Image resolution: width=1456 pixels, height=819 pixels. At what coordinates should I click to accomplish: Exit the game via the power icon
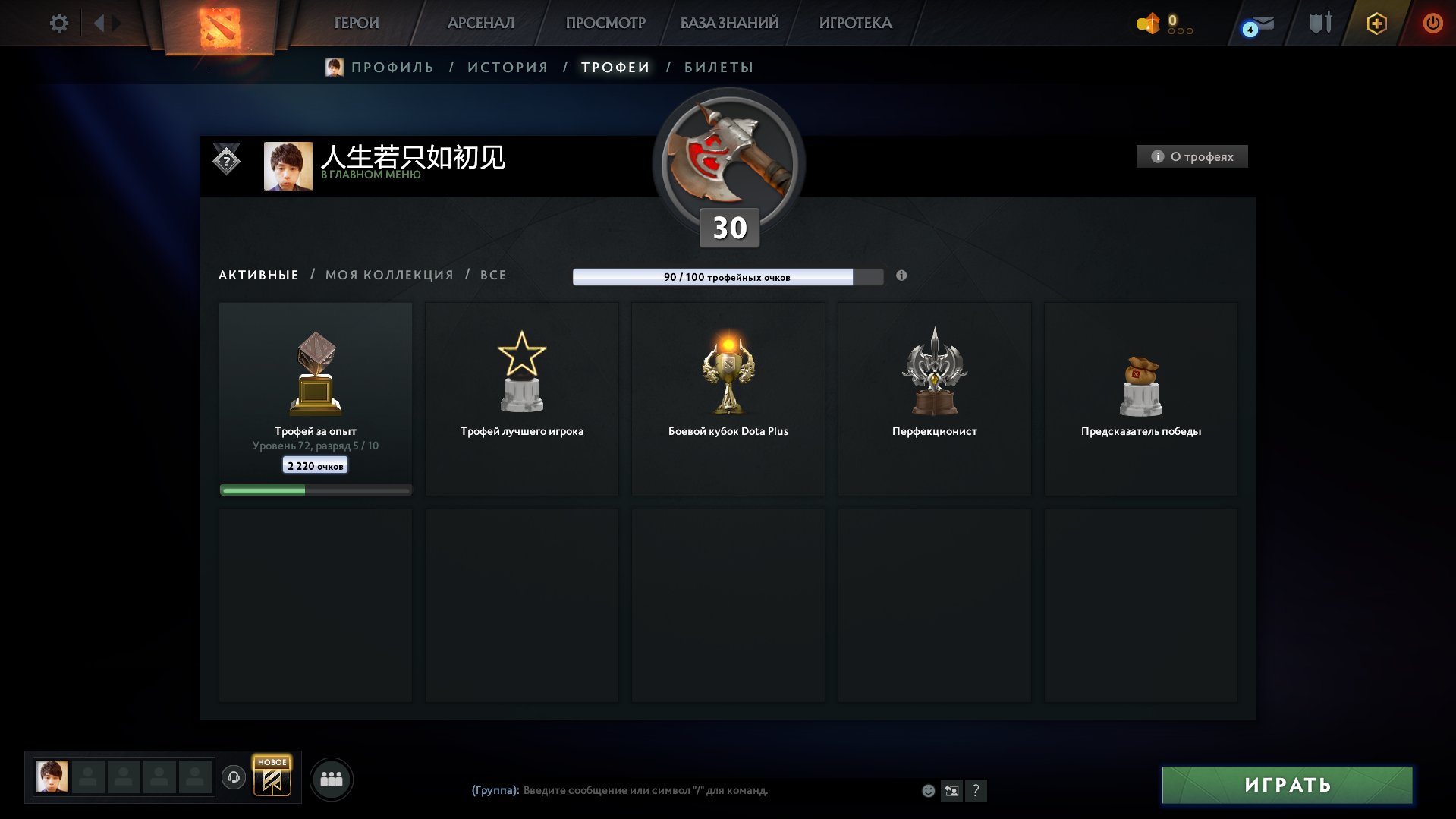click(x=1432, y=23)
